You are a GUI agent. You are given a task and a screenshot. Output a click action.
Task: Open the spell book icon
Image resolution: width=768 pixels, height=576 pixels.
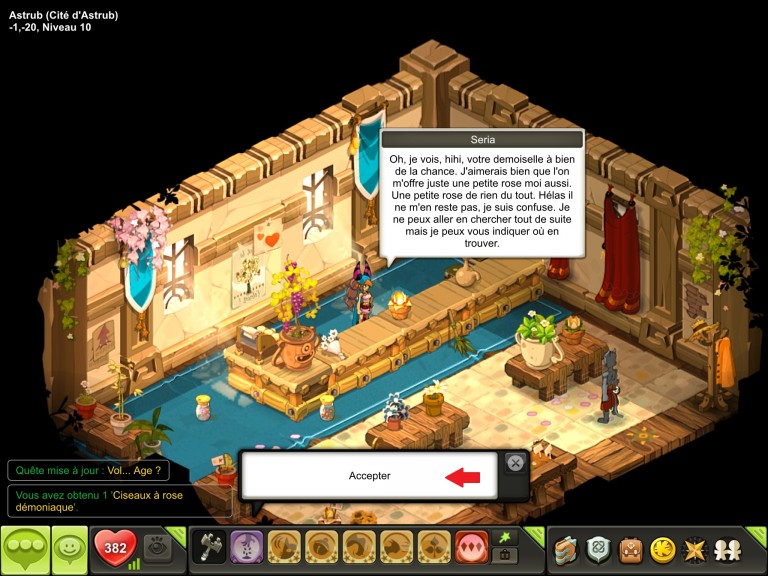click(x=567, y=548)
